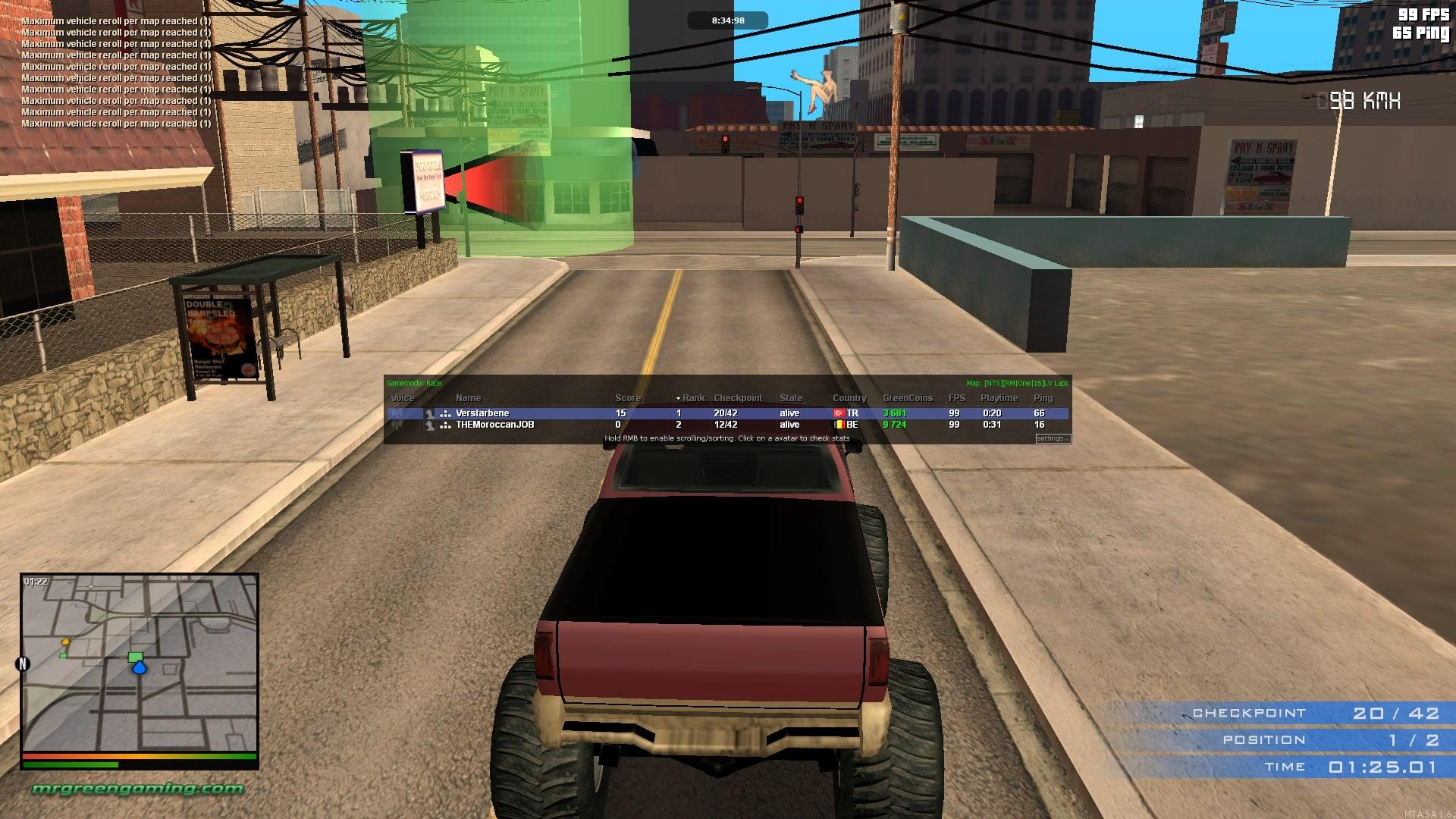Sort by the GreenCoins column header

[907, 398]
